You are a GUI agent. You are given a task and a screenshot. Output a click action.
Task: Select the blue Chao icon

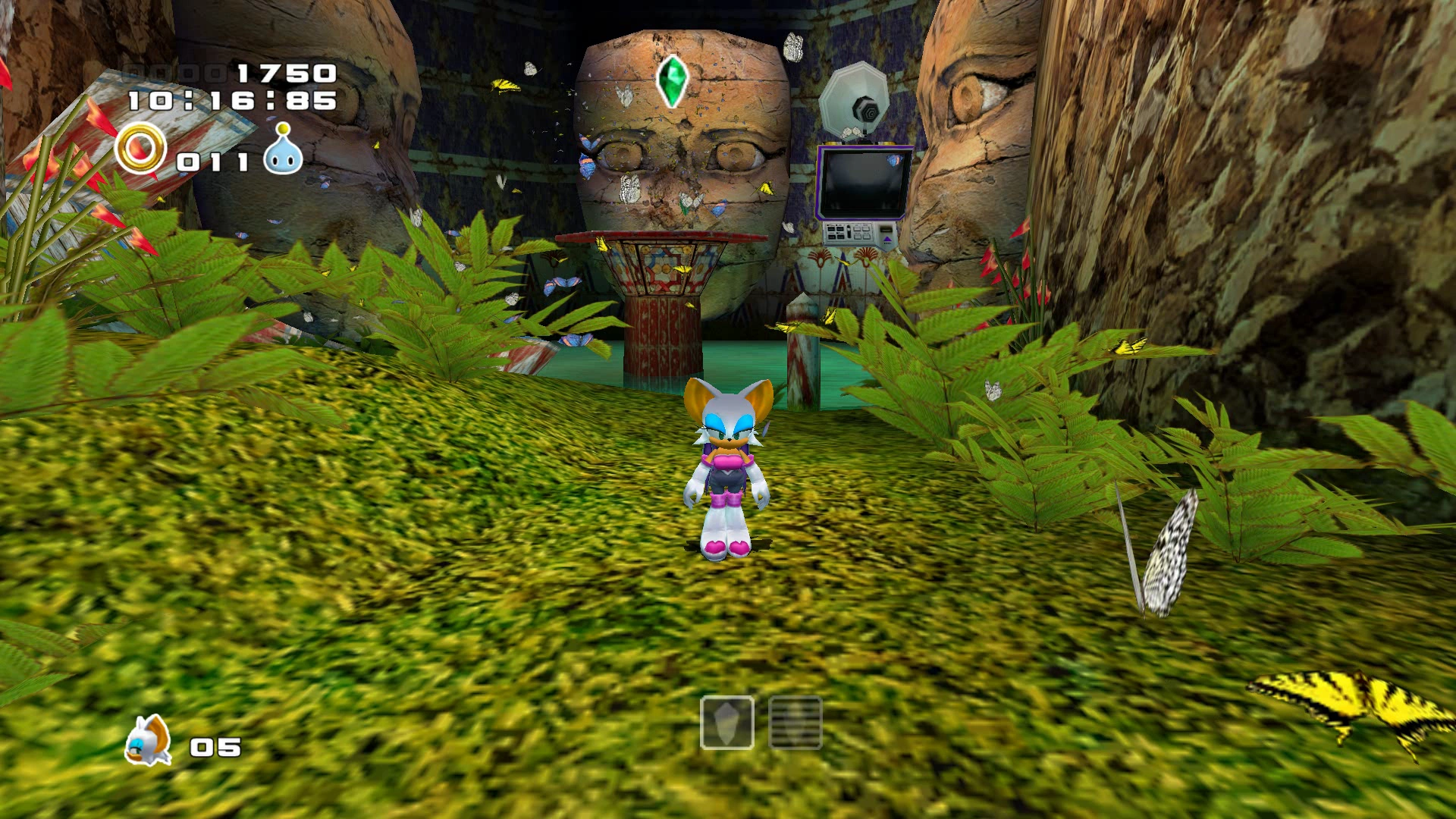click(x=283, y=150)
